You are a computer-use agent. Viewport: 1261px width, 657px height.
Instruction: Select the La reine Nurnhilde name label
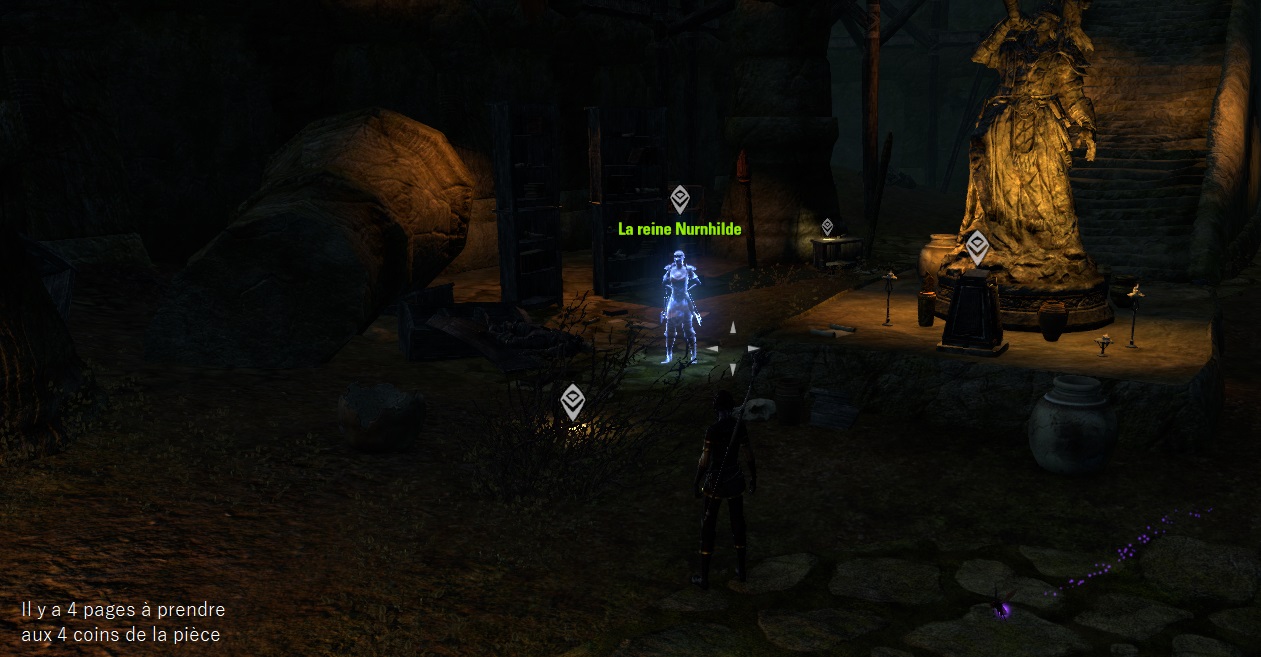680,229
